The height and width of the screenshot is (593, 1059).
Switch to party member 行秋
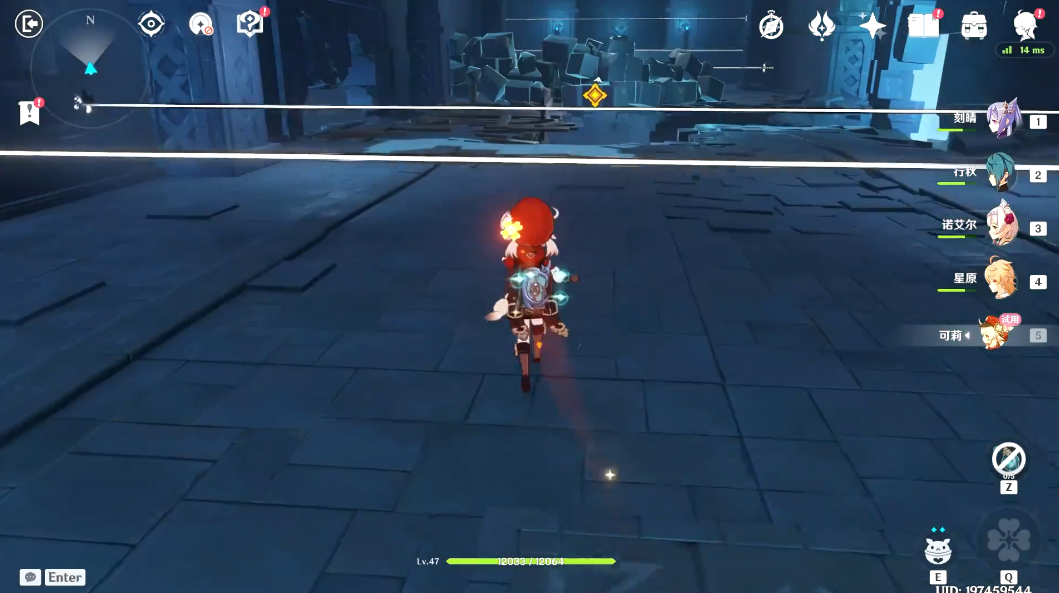click(x=1000, y=173)
